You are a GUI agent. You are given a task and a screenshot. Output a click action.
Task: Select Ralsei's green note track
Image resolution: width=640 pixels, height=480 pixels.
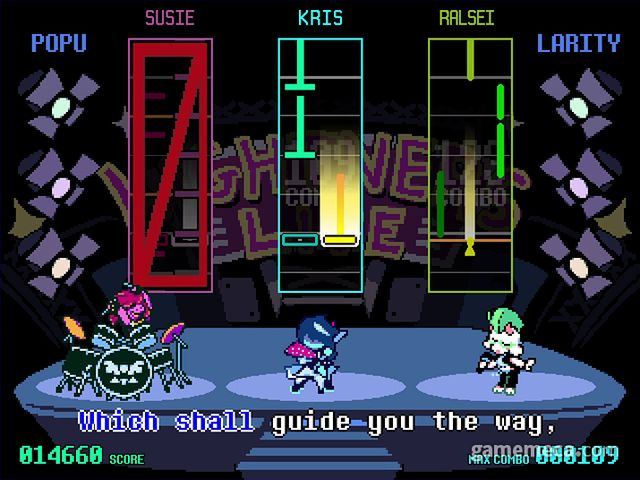click(x=470, y=165)
